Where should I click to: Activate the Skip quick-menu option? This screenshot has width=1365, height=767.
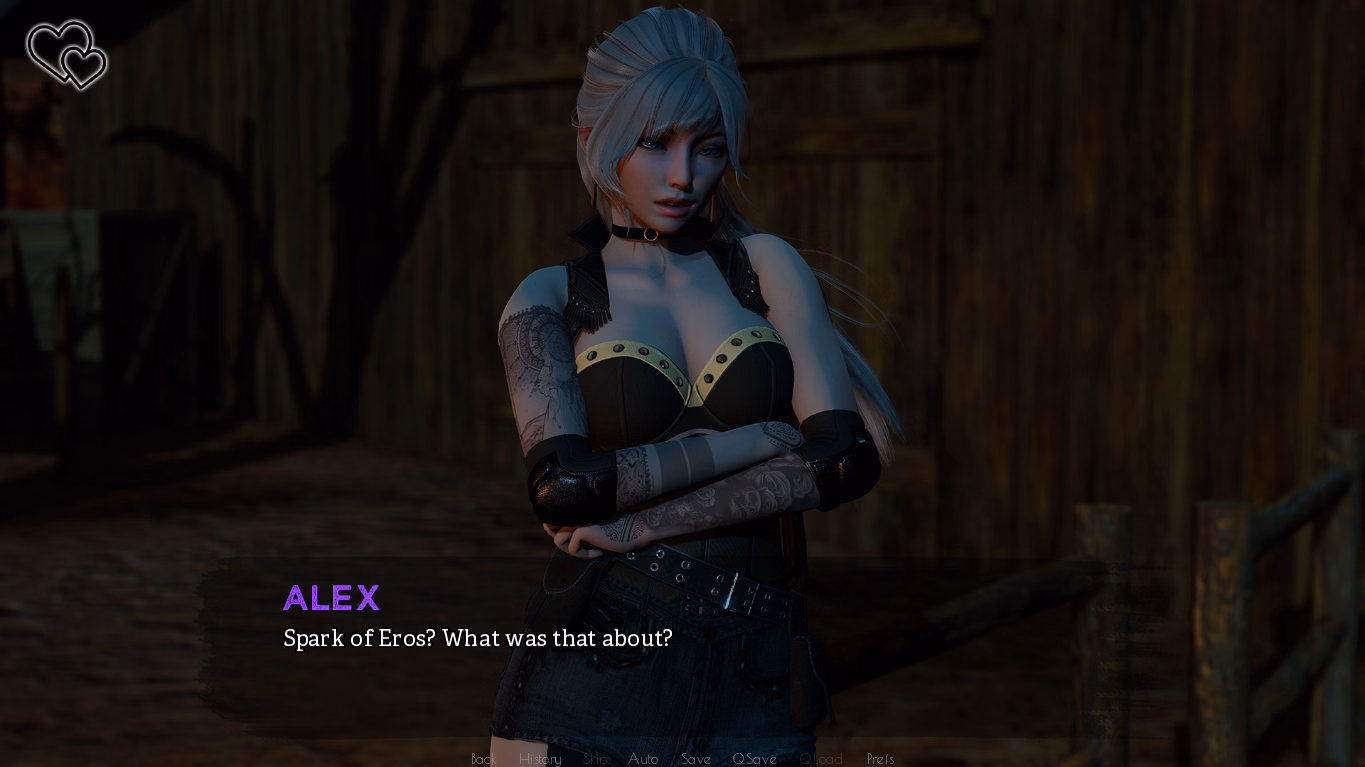(596, 759)
